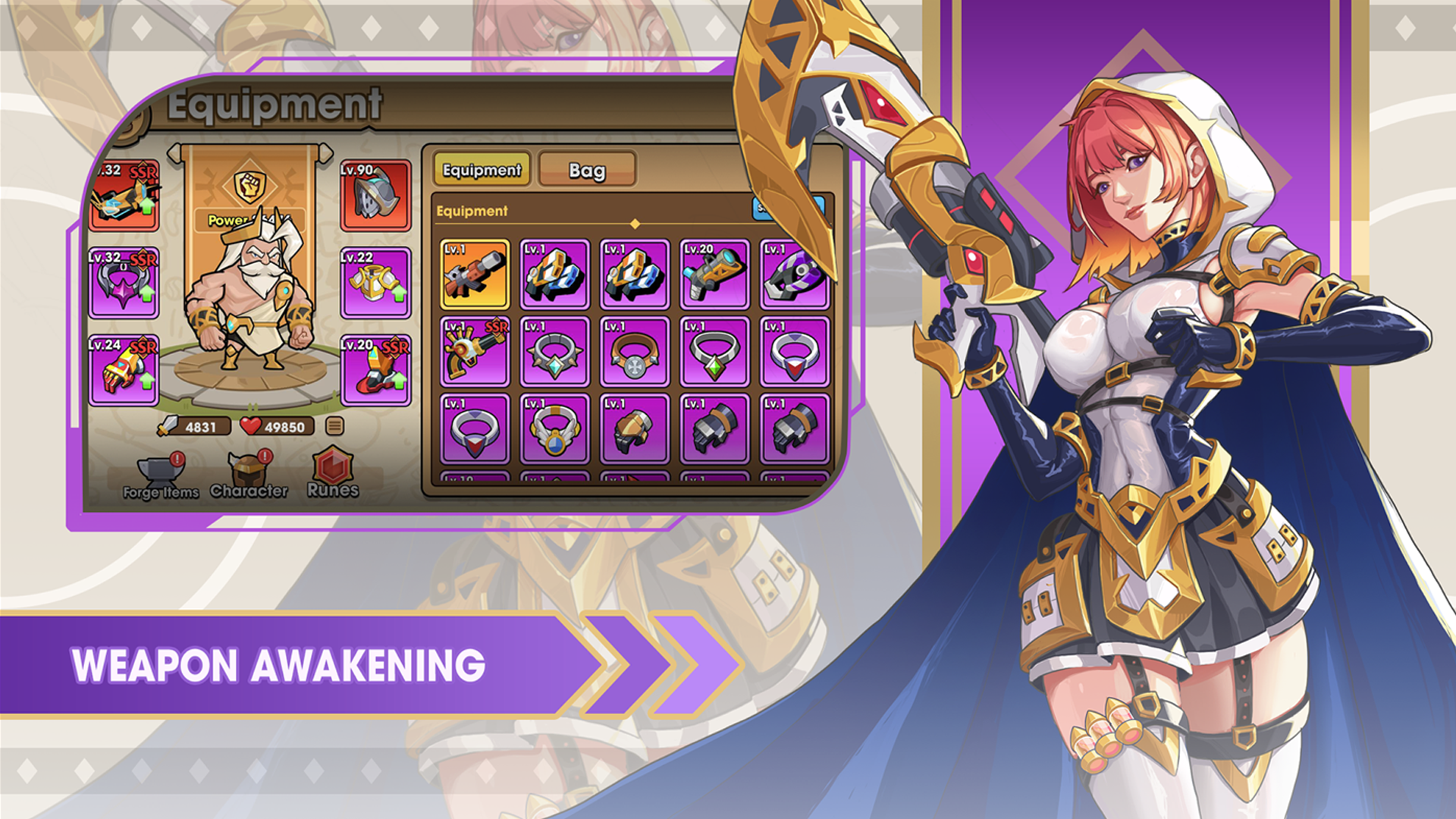Image resolution: width=1456 pixels, height=819 pixels.
Task: Select the Lv.1 SSR pistol item
Action: click(475, 352)
